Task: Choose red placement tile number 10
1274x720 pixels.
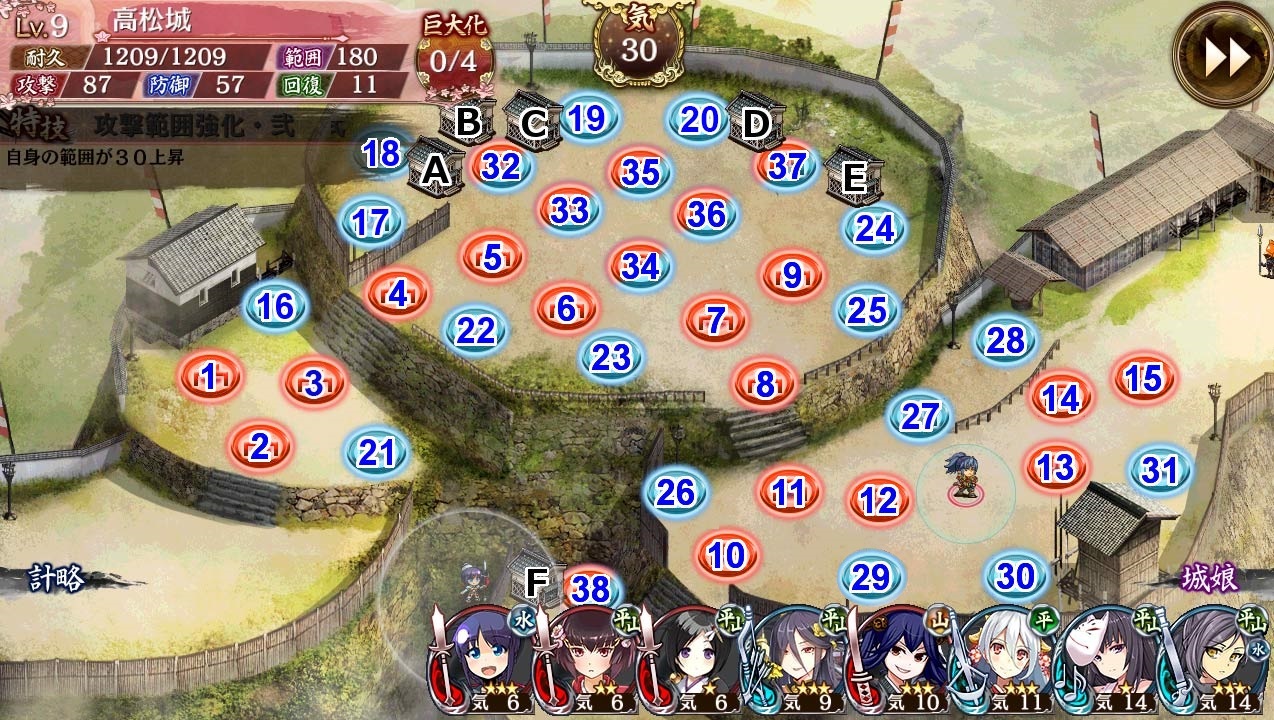Action: pyautogui.click(x=727, y=555)
